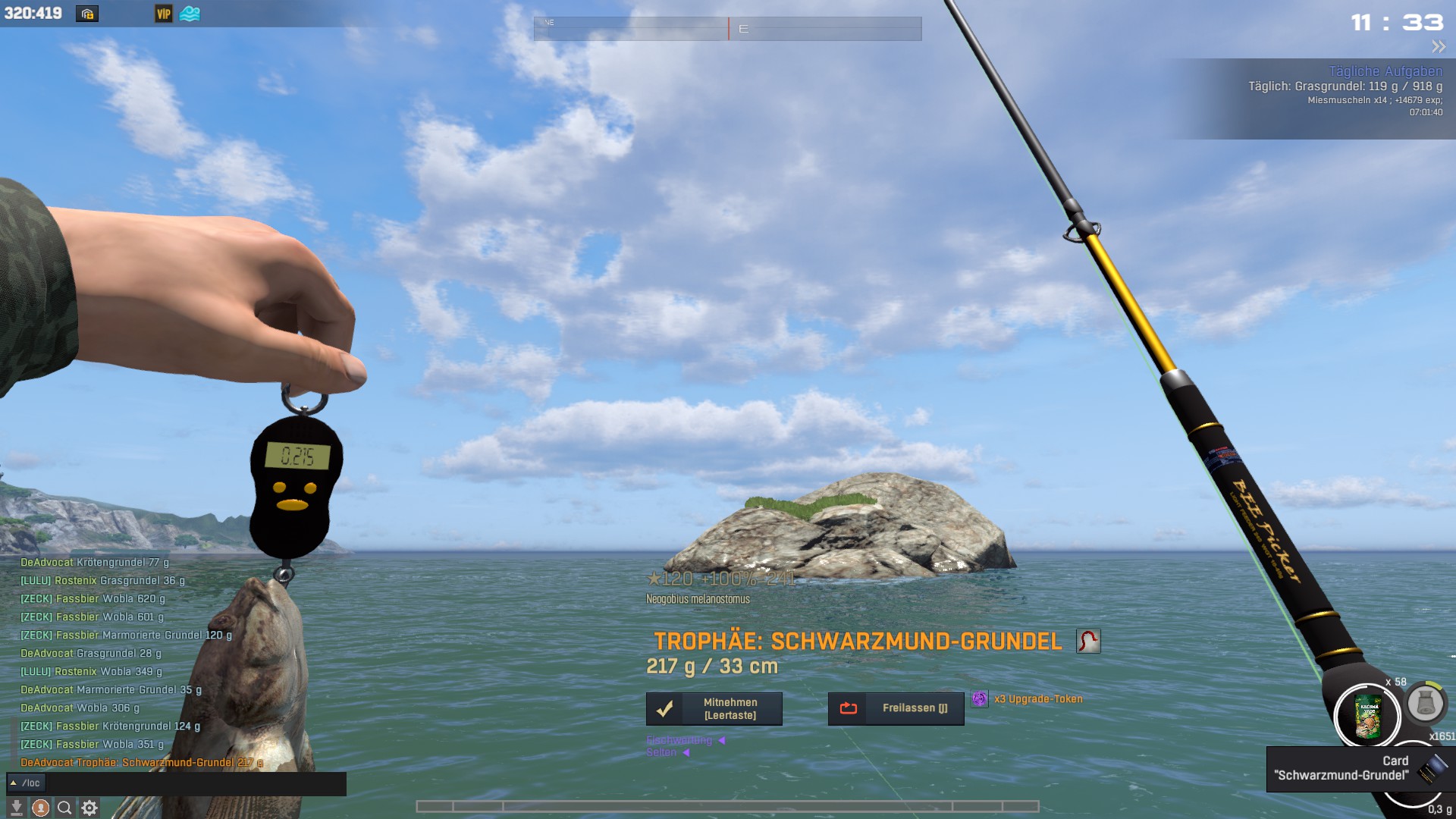The width and height of the screenshot is (1456, 819).
Task: Click the chat download arrow icon
Action: click(x=16, y=808)
